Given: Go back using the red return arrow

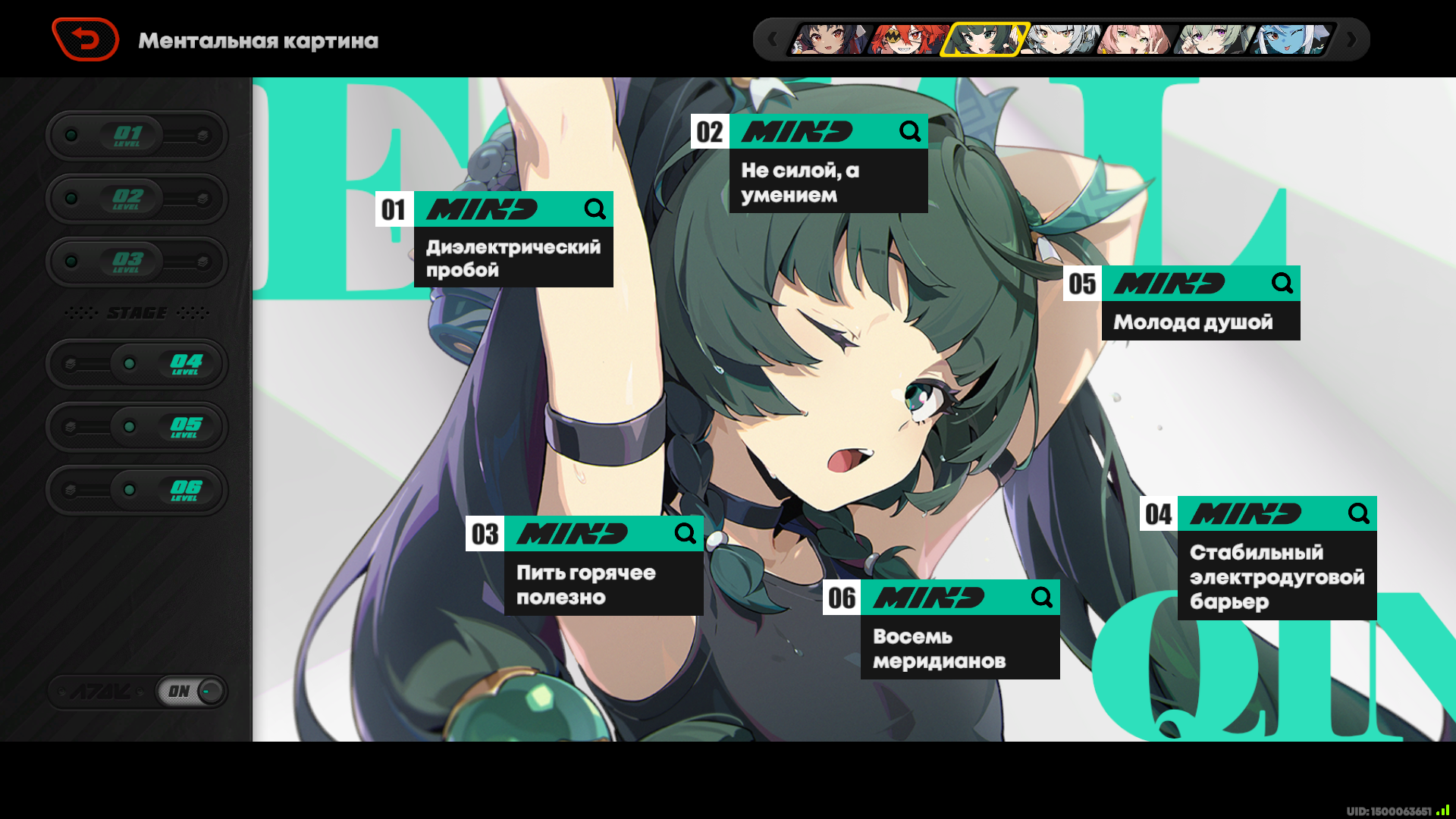Looking at the screenshot, I should [x=85, y=39].
